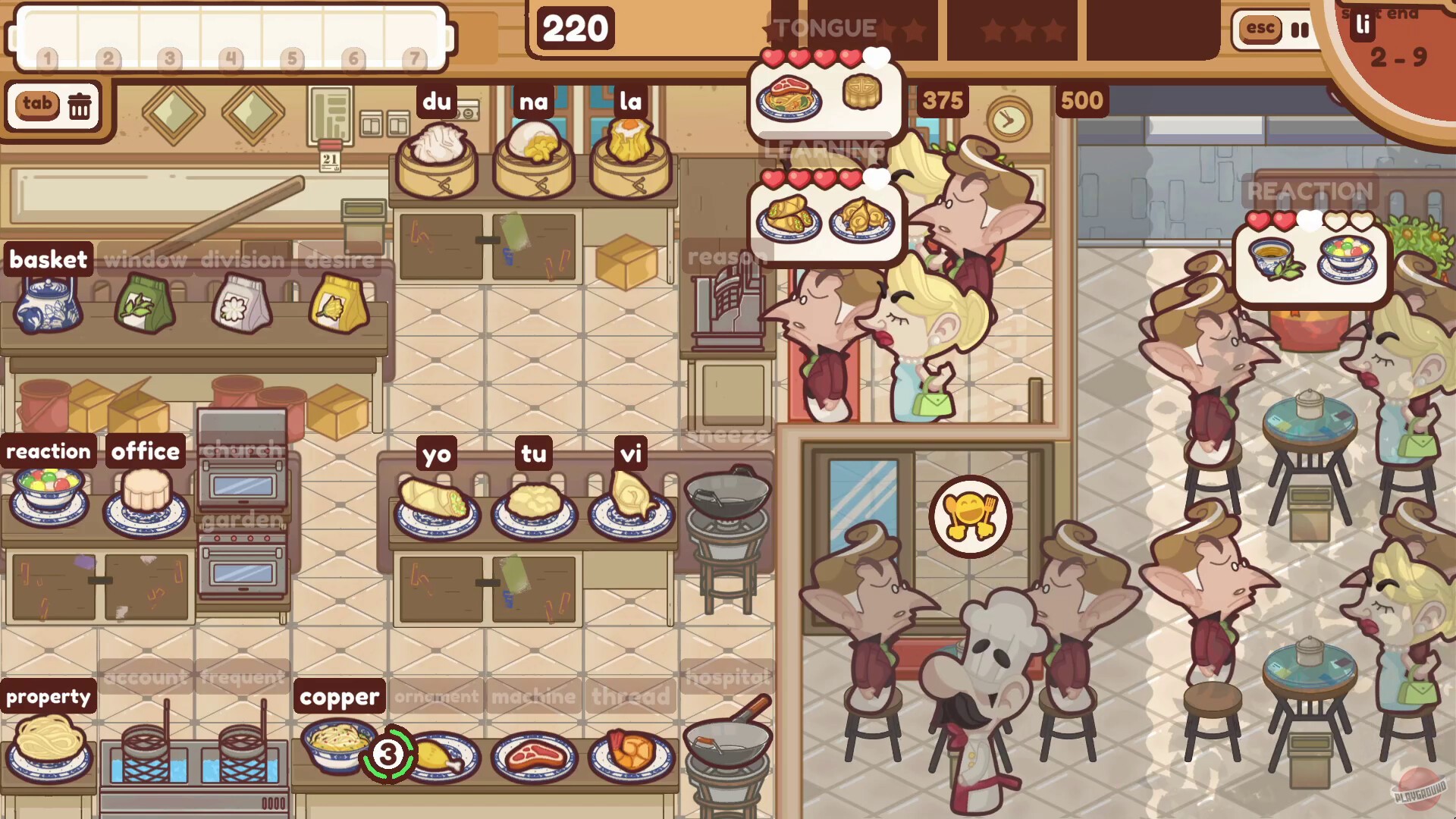Viewport: 1456px width, 819px height.
Task: Click the 'basket' word label
Action: point(49,260)
